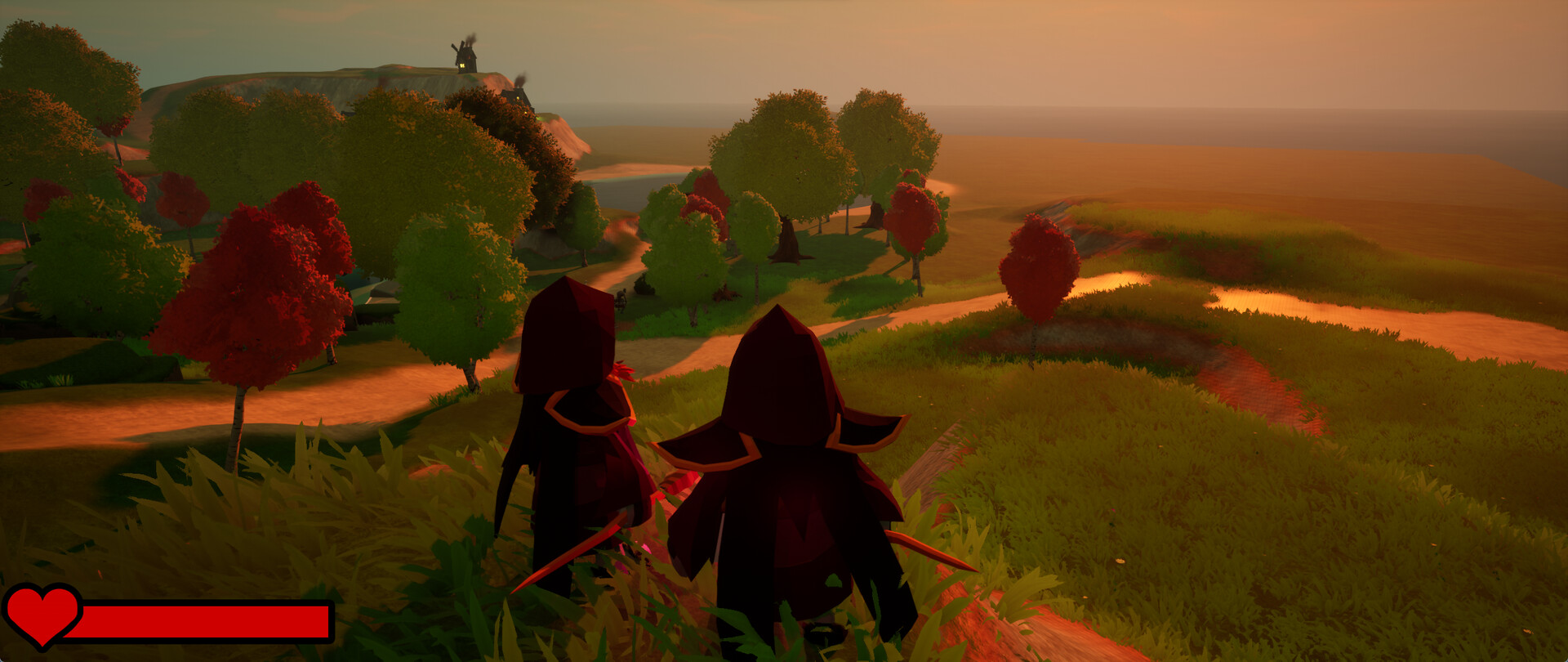The width and height of the screenshot is (1568, 662).
Task: Select the left hooded character
Action: point(572,425)
